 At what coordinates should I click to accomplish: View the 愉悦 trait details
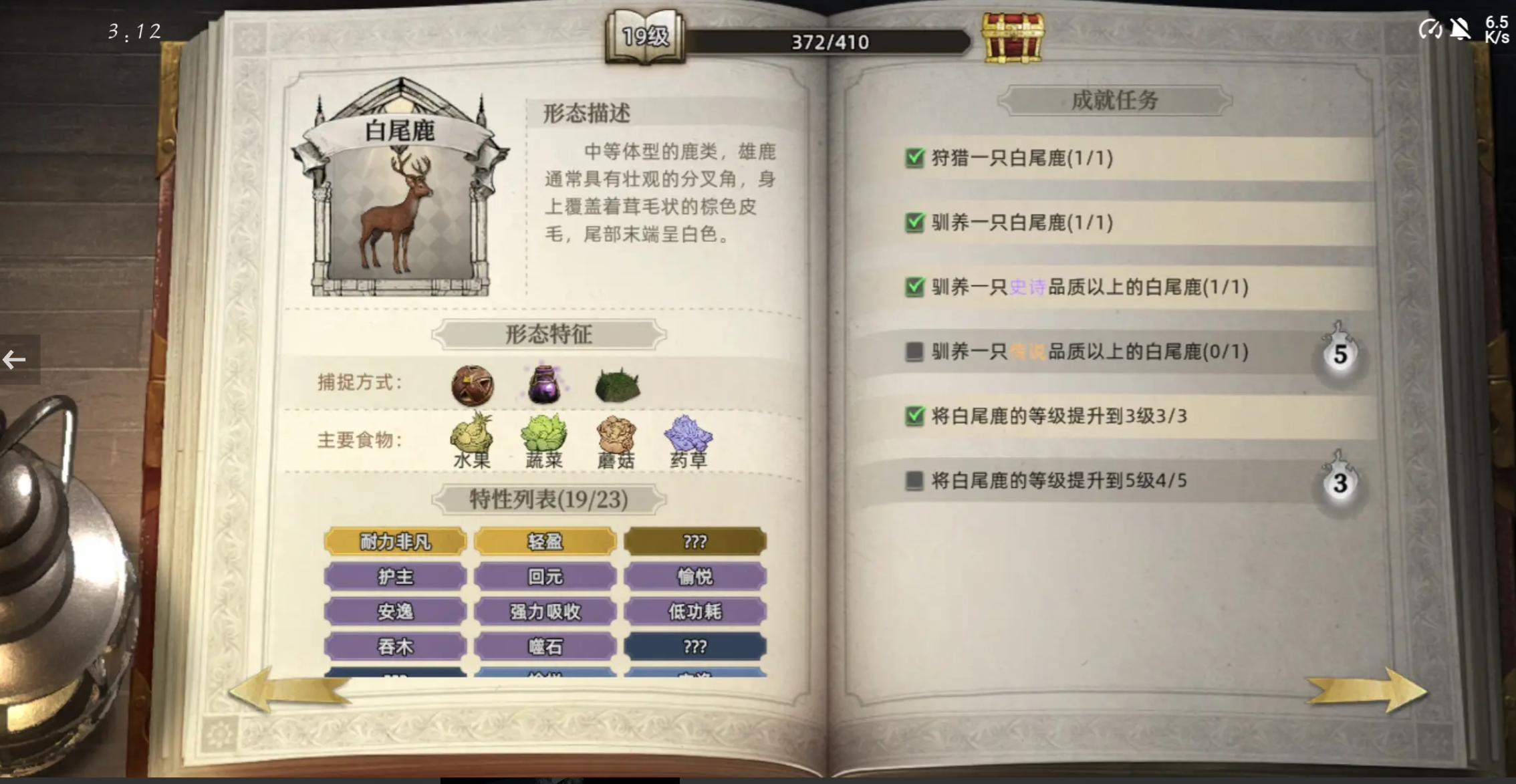694,577
